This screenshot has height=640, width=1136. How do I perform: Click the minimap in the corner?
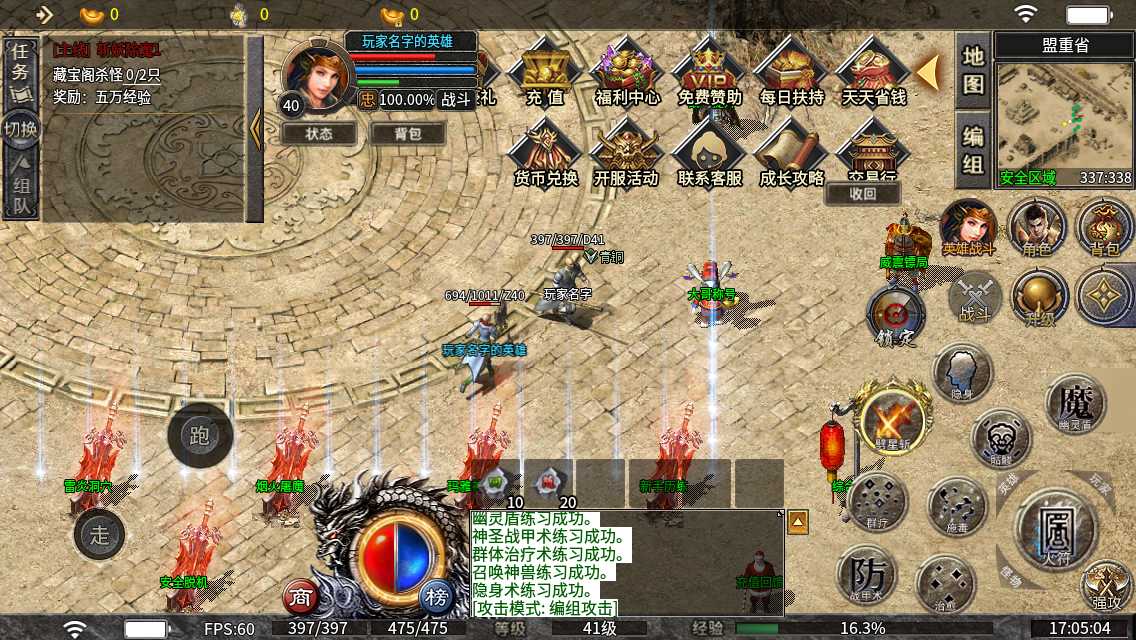click(1063, 118)
